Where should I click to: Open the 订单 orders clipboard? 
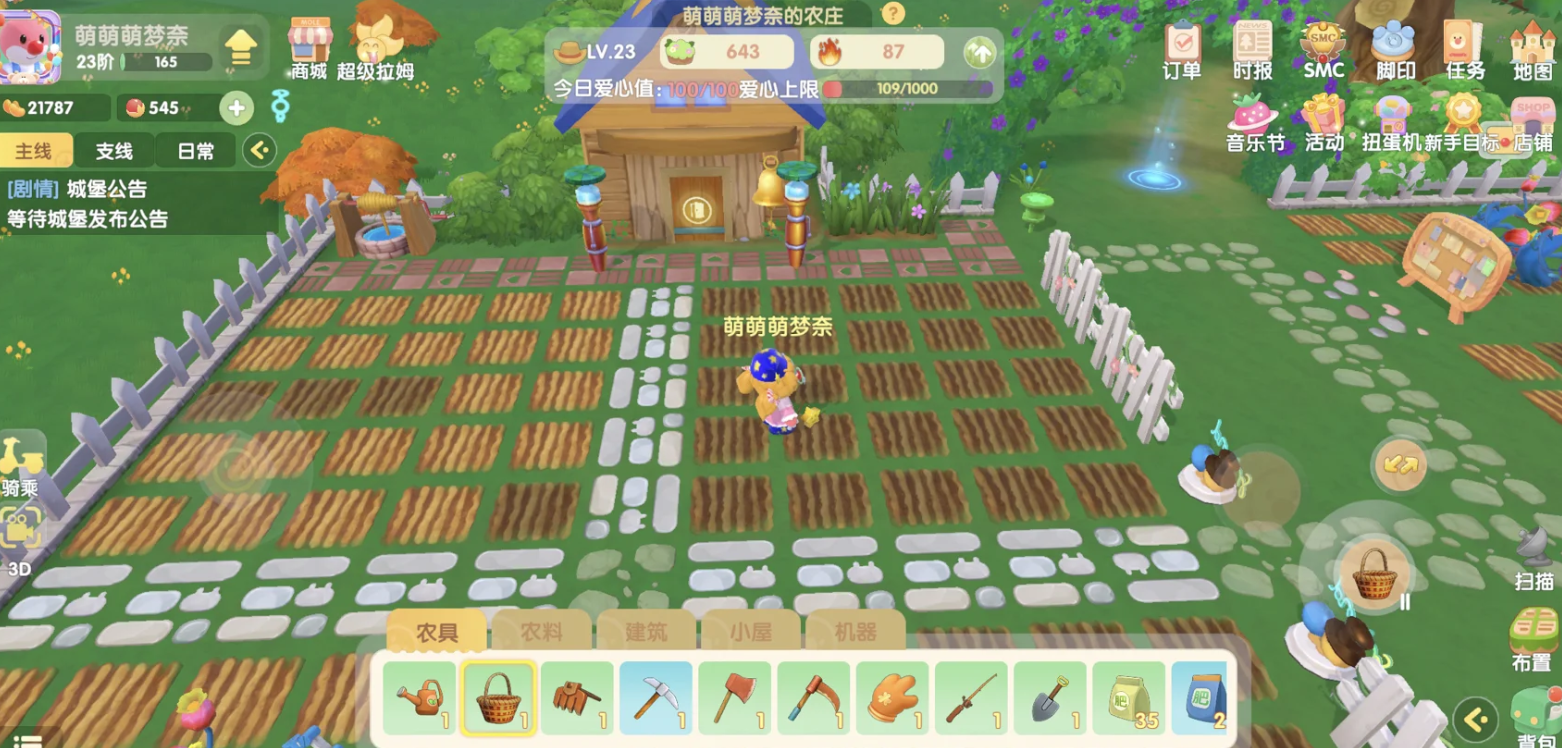point(1182,49)
